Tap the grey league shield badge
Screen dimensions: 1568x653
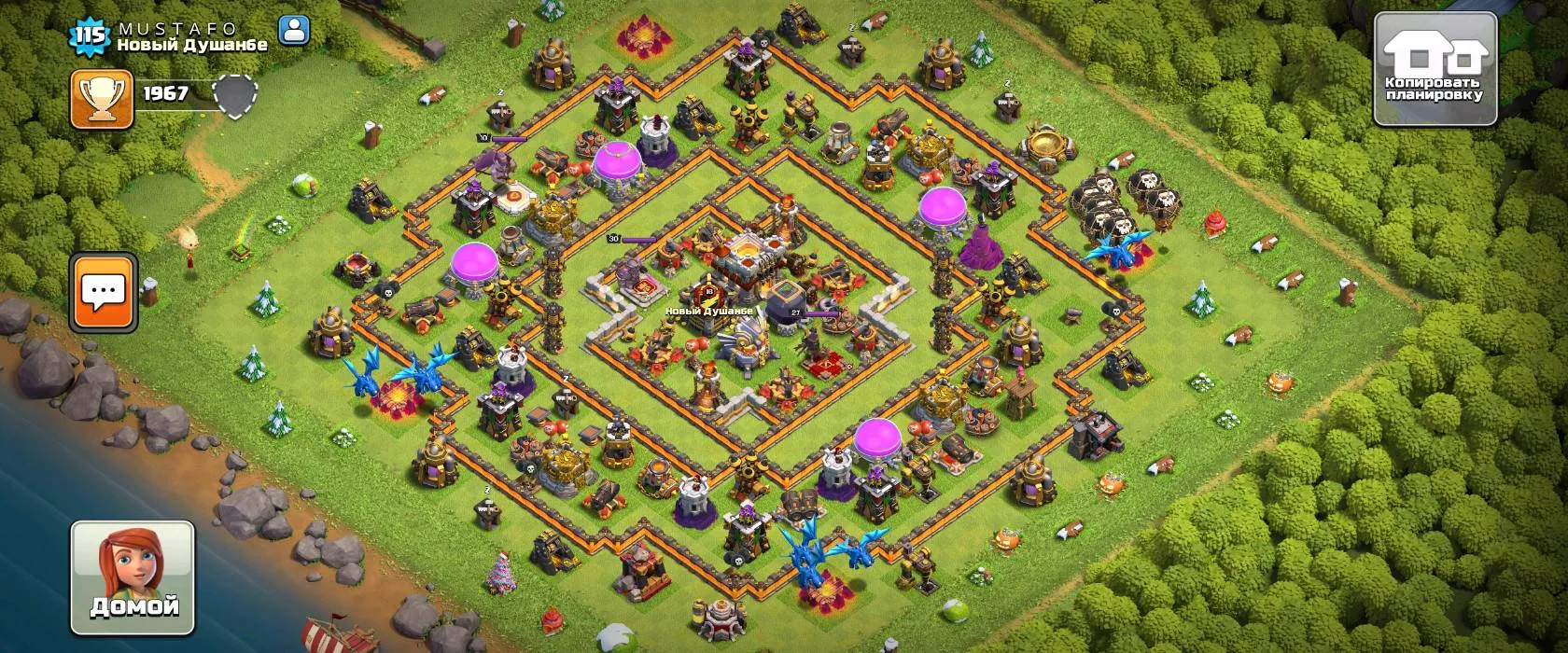coord(233,96)
